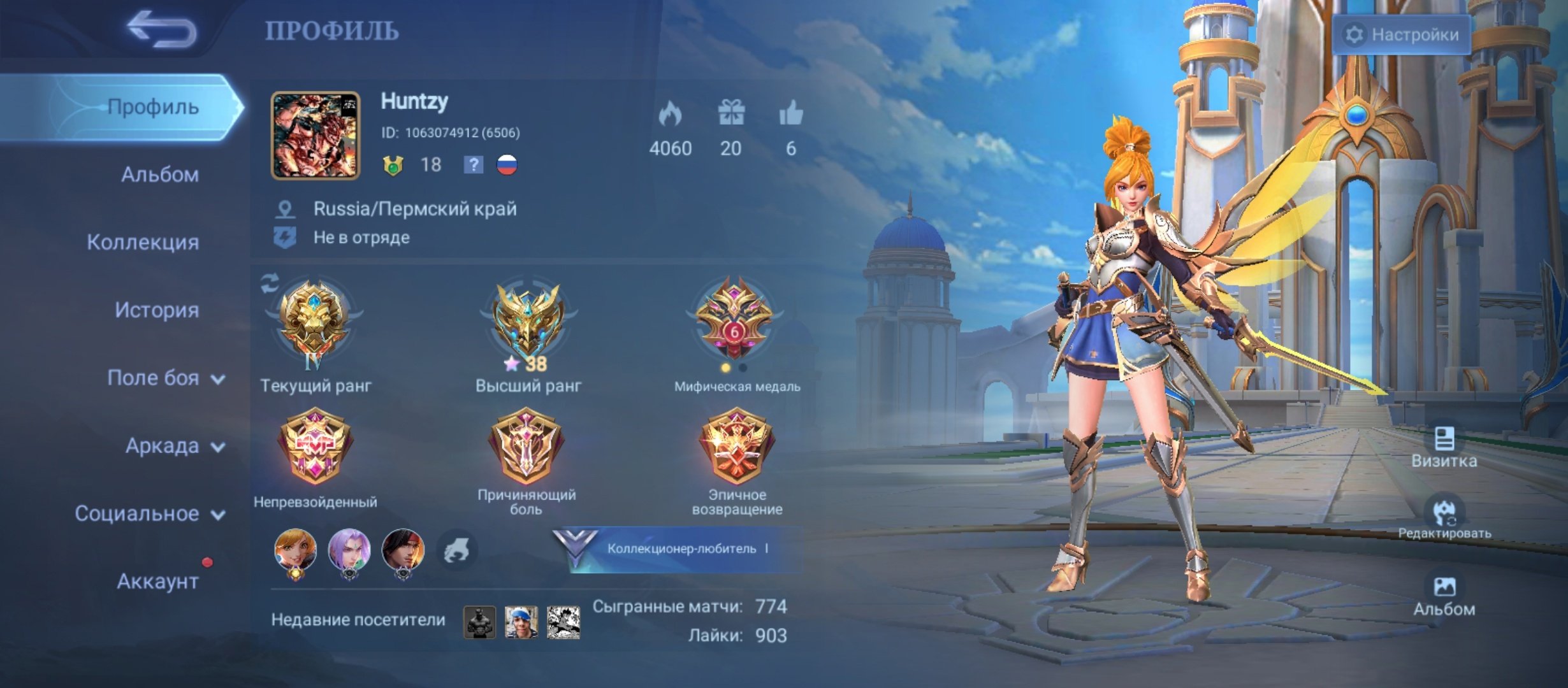Open the Визитка card button
The height and width of the screenshot is (688, 1568).
click(x=1444, y=447)
